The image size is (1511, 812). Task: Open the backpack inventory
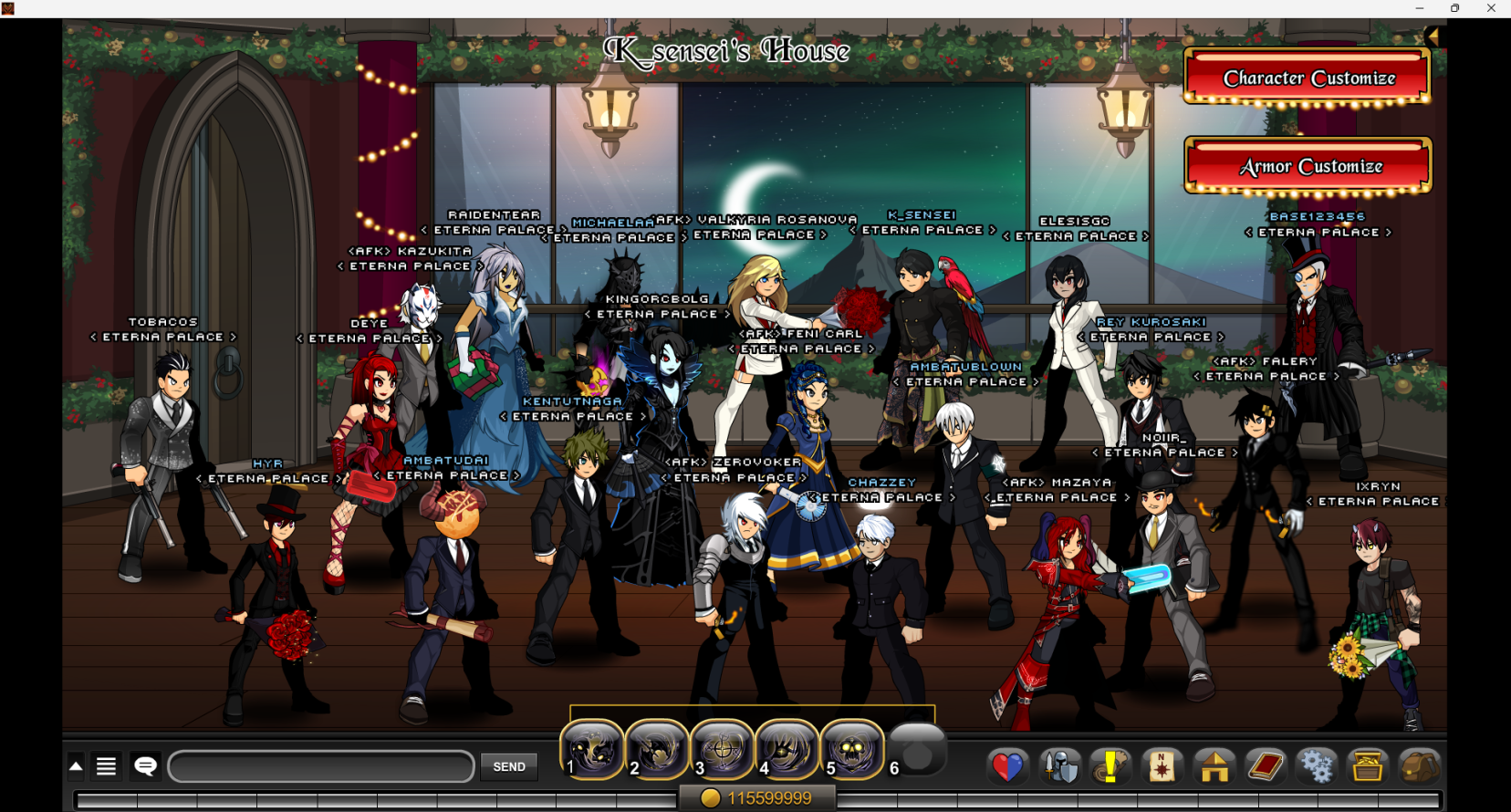[x=1419, y=766]
